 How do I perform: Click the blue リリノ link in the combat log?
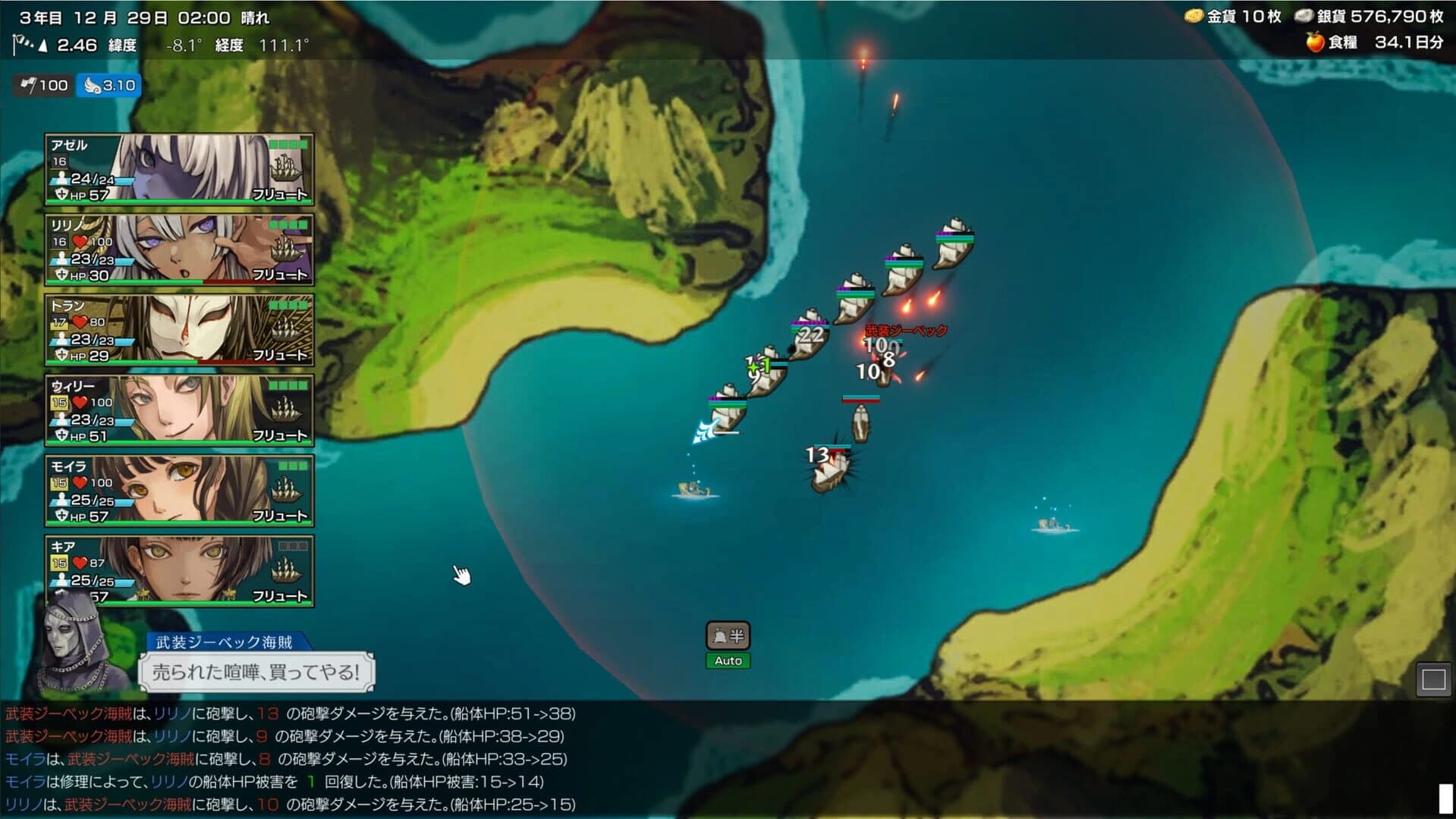(x=171, y=714)
